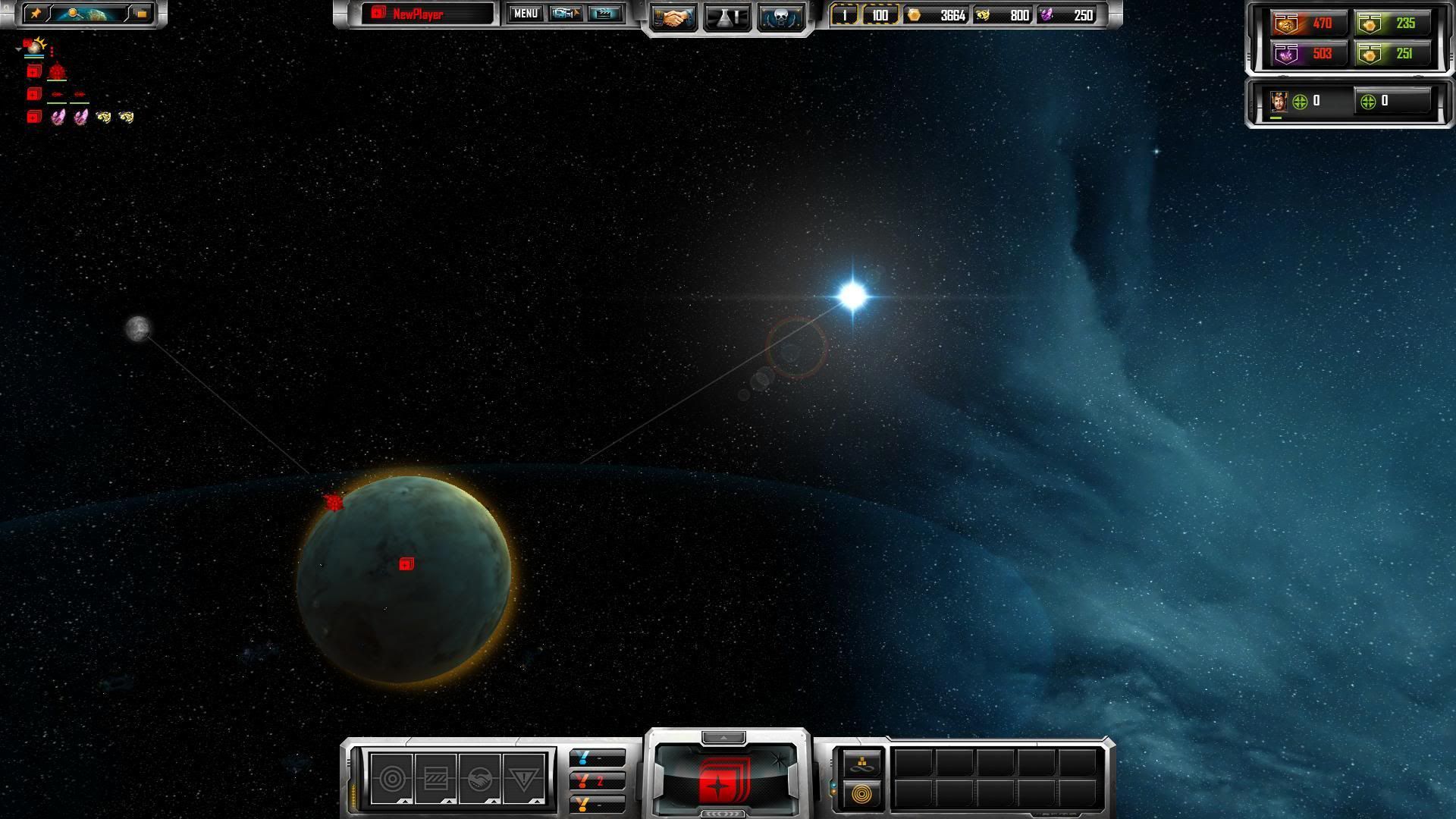Open the bullseye target action group
Viewport: 1456px width, 819px height.
click(x=392, y=779)
